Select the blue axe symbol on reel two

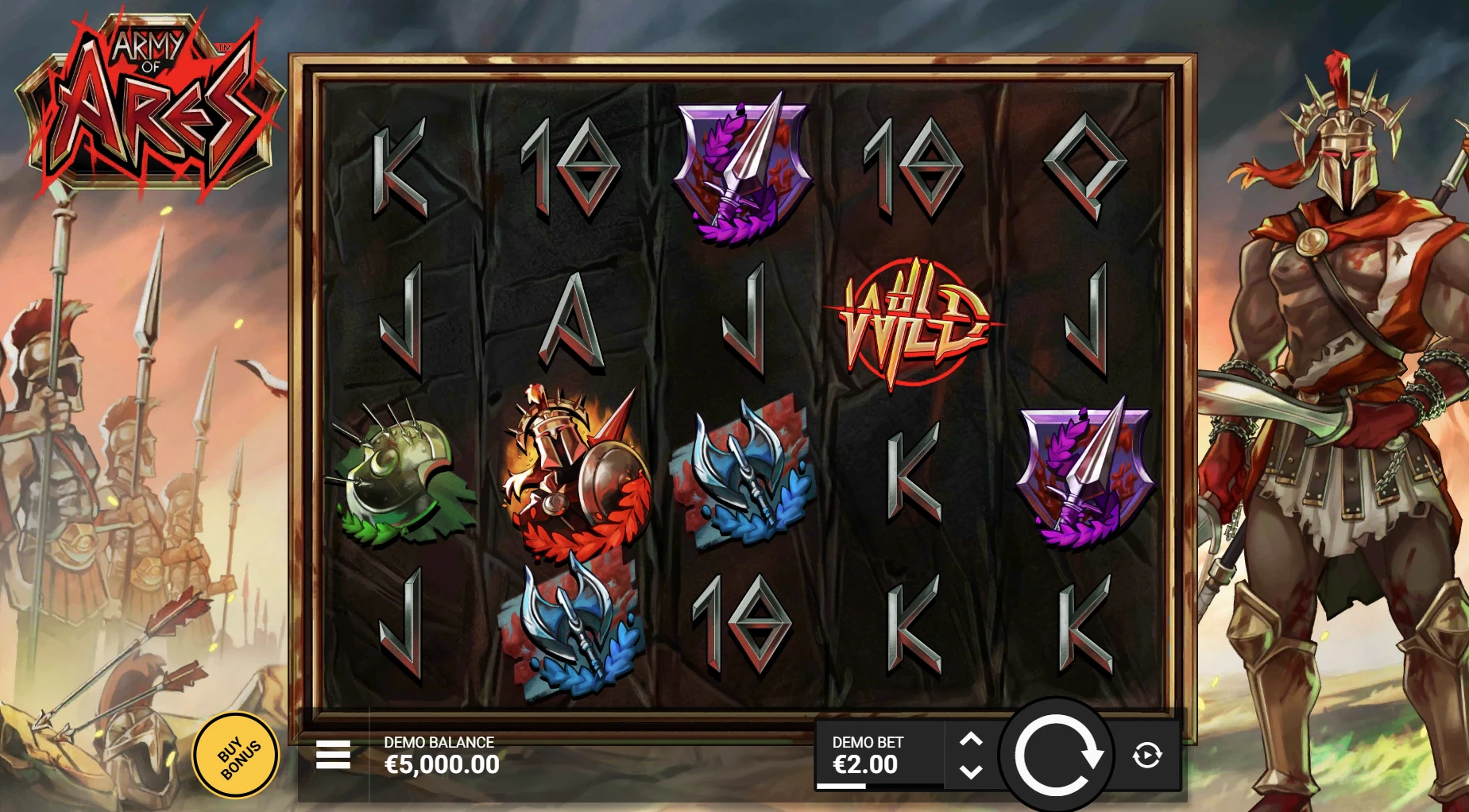[580, 628]
